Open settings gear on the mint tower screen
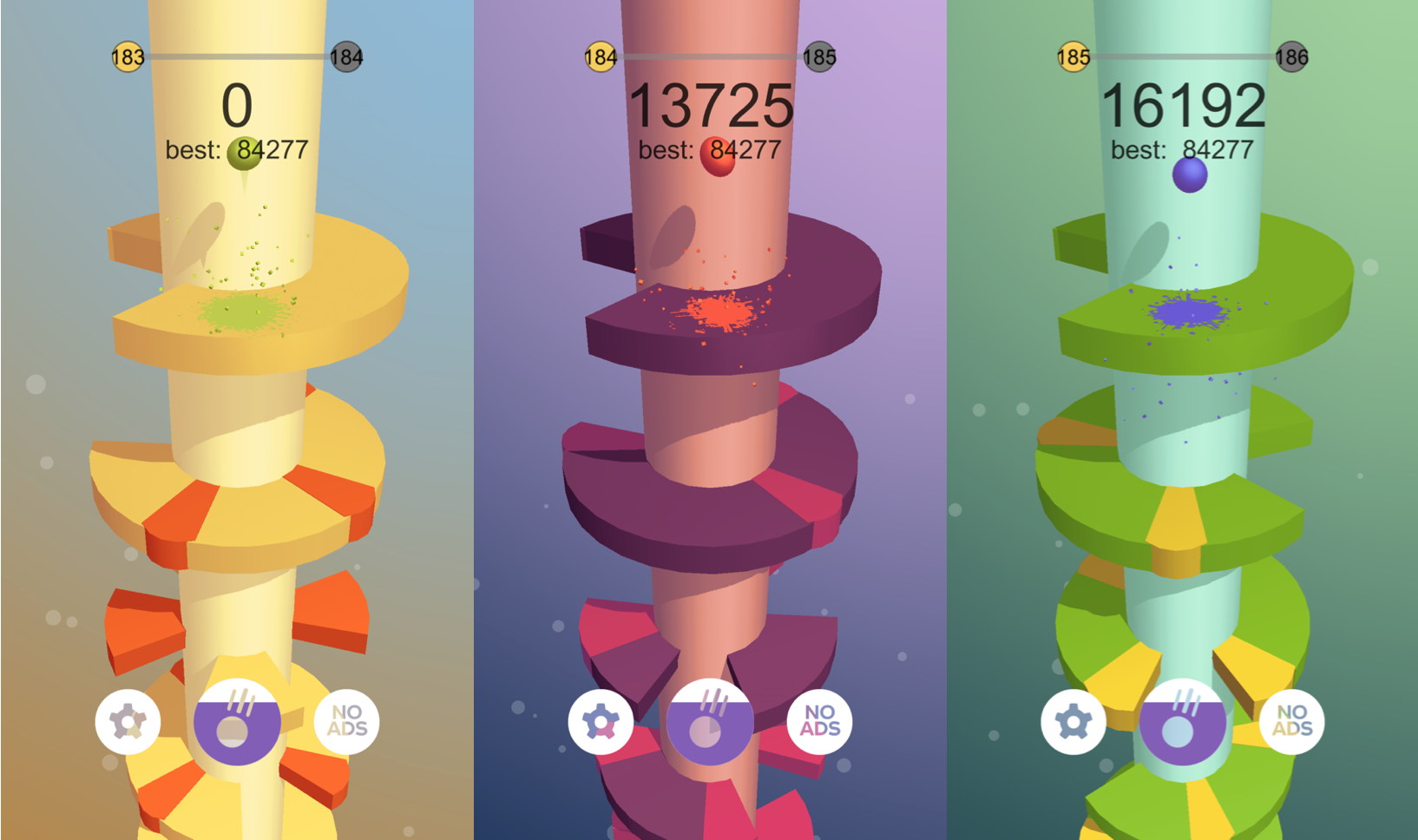Screen dimensions: 1418x840 (x=1073, y=721)
